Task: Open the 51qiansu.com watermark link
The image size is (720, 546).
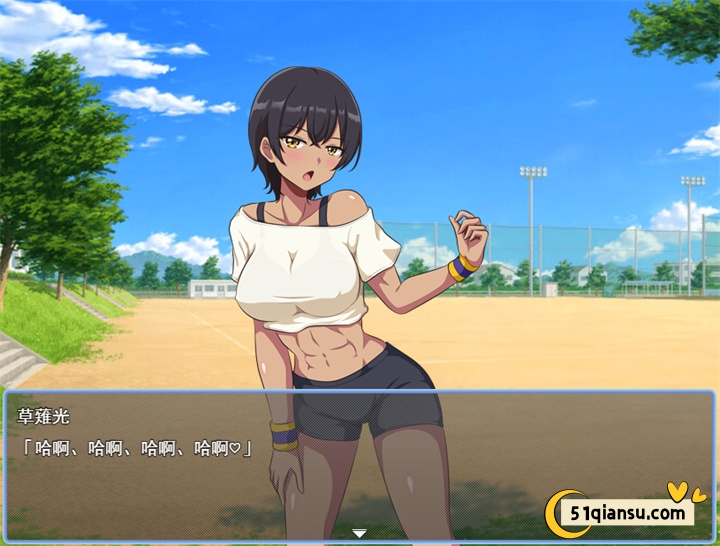Action: coord(629,513)
